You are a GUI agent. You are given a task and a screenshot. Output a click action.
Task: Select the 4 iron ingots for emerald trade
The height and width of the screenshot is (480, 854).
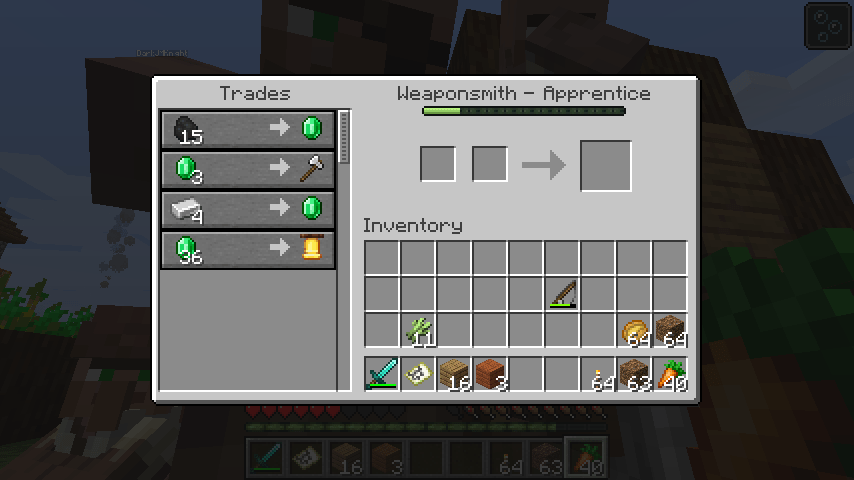[248, 209]
